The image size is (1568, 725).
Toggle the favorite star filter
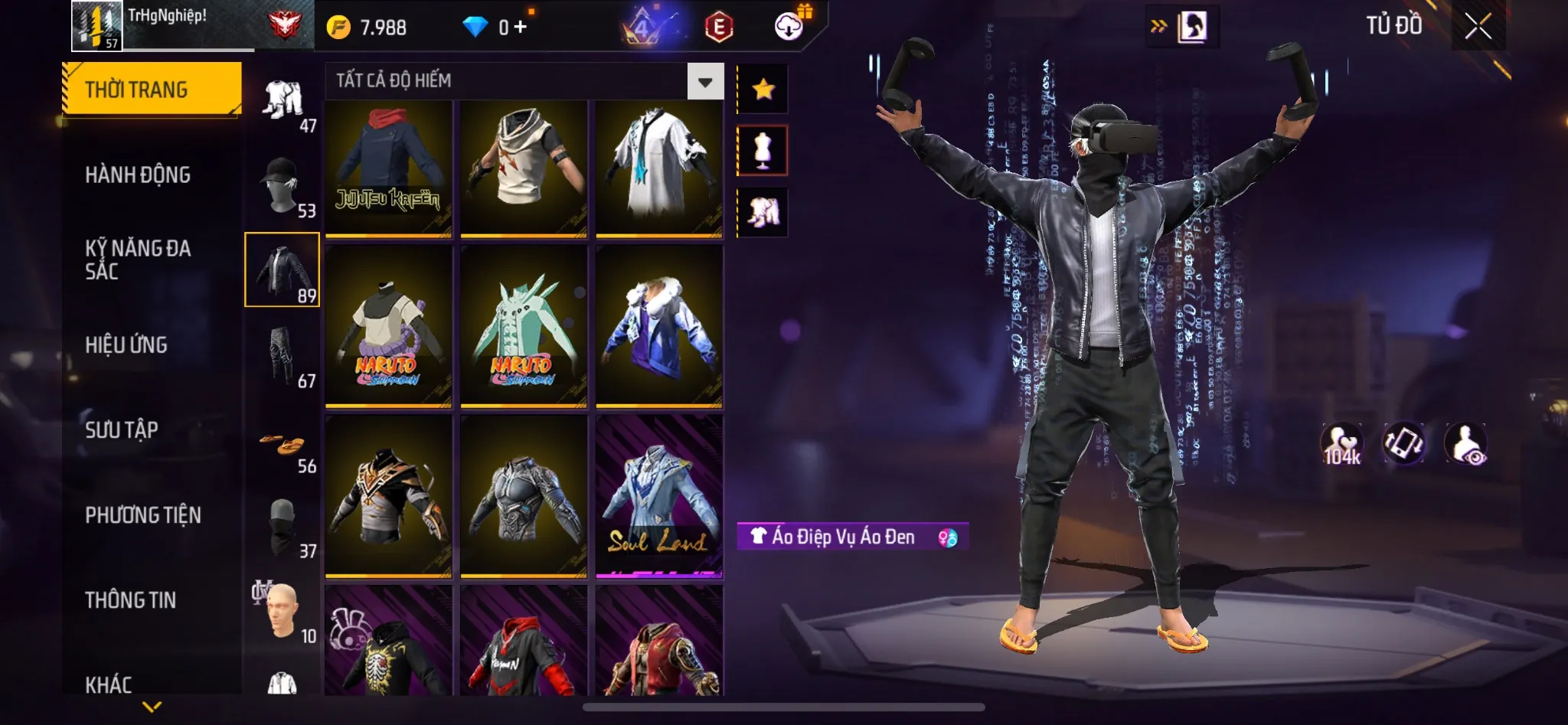[763, 88]
